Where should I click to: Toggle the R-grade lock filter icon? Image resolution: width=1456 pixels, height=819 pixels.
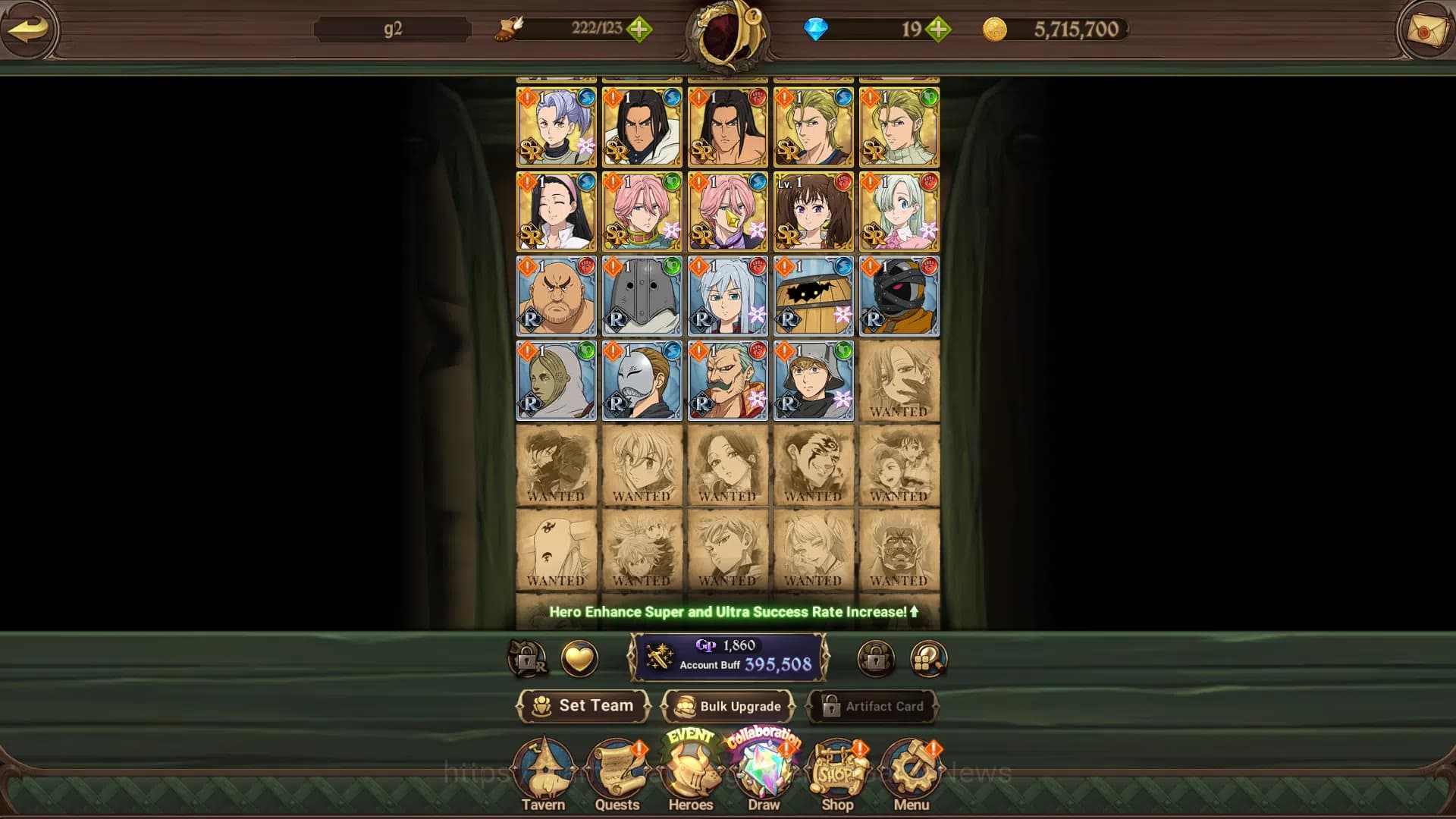pos(529,658)
